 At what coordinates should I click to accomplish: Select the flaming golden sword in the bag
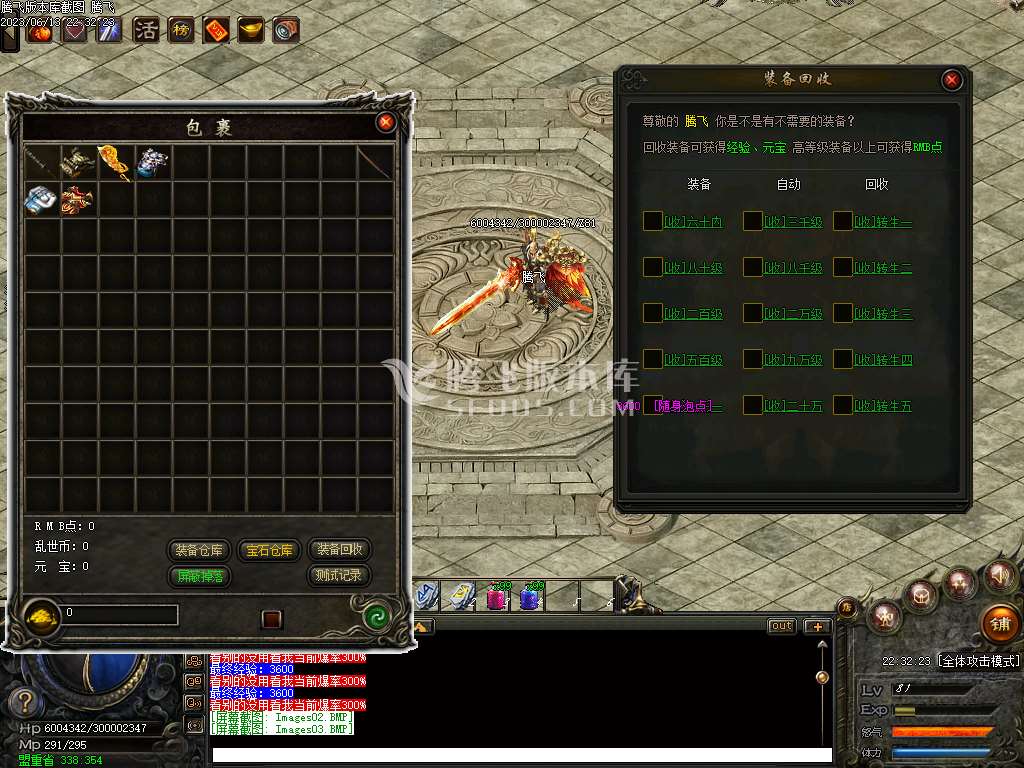[x=111, y=161]
